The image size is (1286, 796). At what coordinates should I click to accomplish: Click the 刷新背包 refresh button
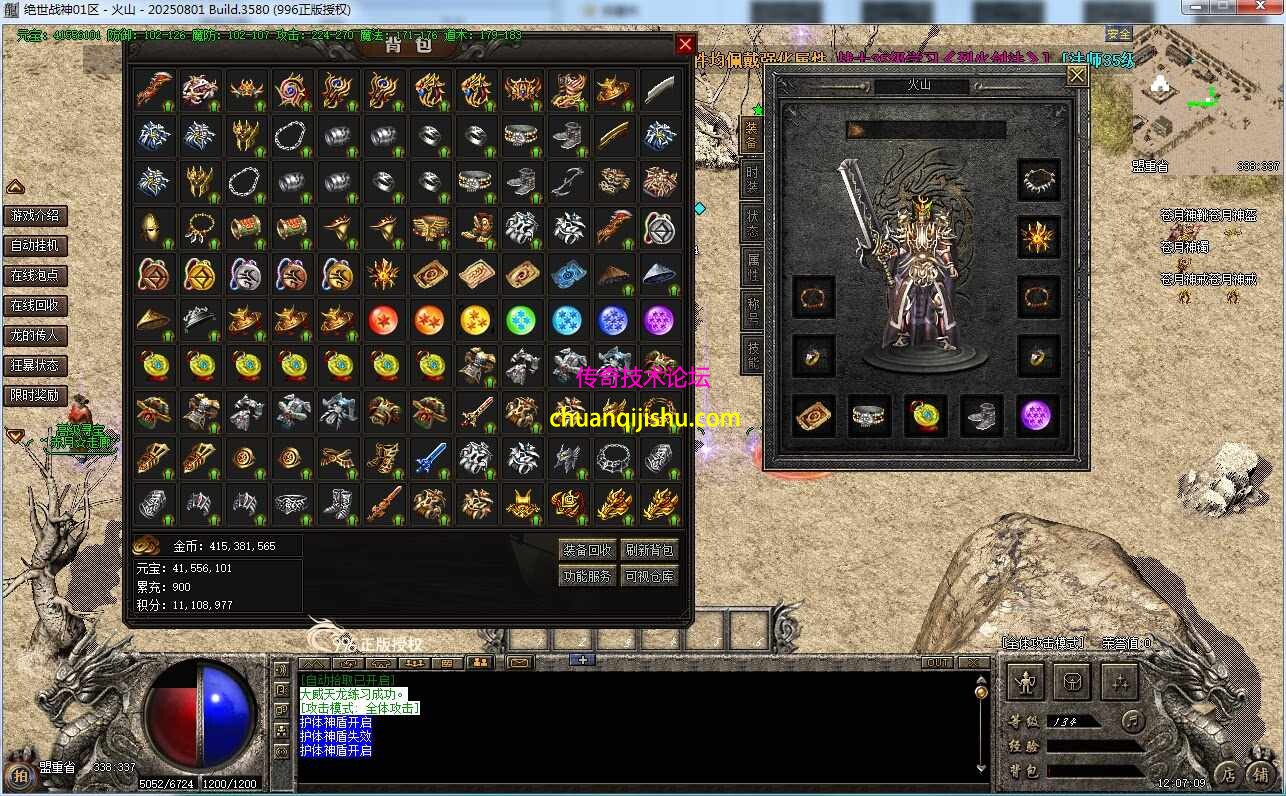click(650, 550)
